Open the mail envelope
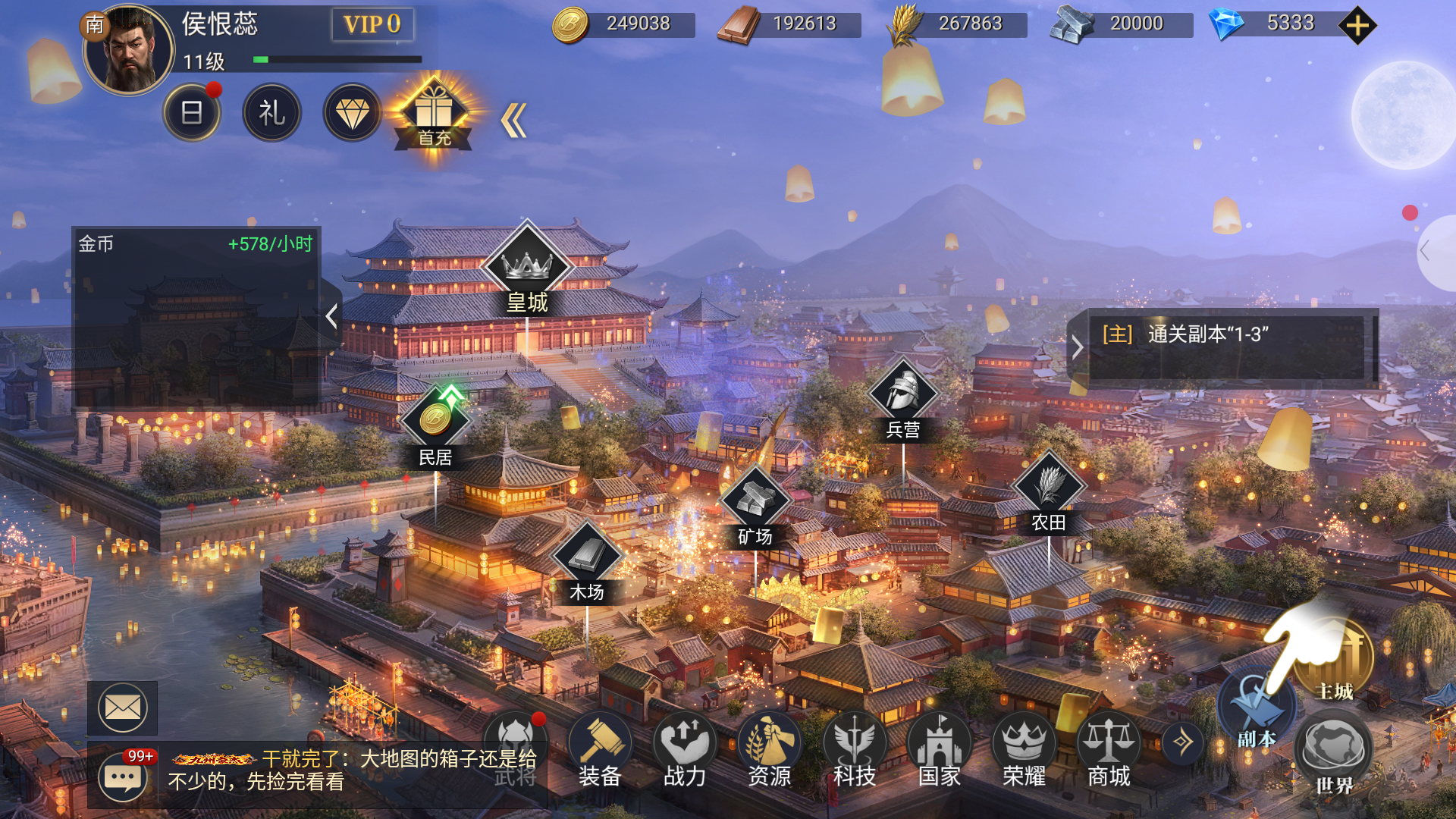 point(123,708)
